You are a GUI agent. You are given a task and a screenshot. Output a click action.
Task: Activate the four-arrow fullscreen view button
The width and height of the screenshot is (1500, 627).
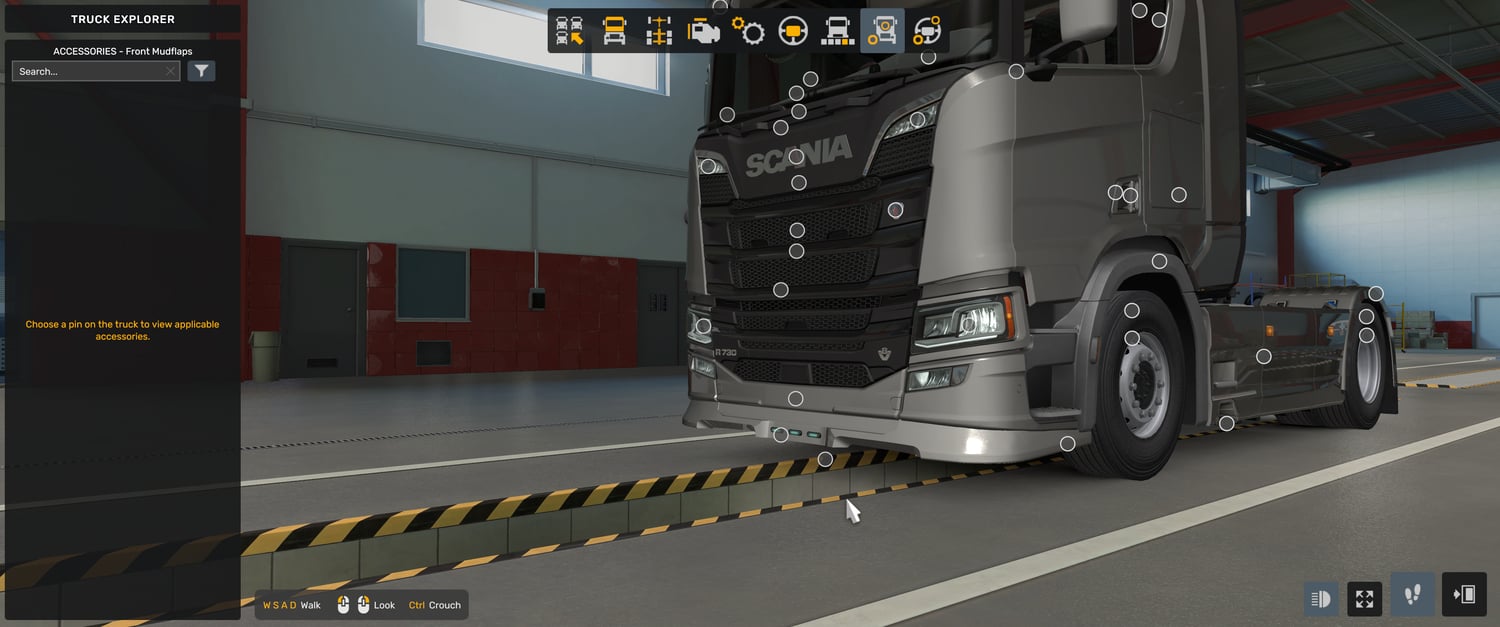(1365, 599)
